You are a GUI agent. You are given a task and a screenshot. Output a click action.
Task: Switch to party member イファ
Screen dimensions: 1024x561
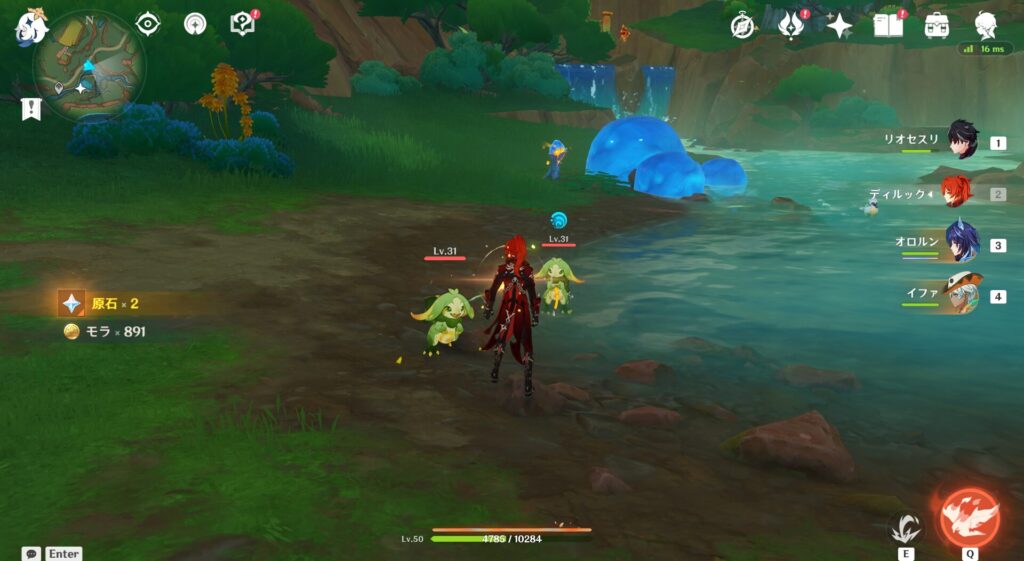tap(962, 296)
